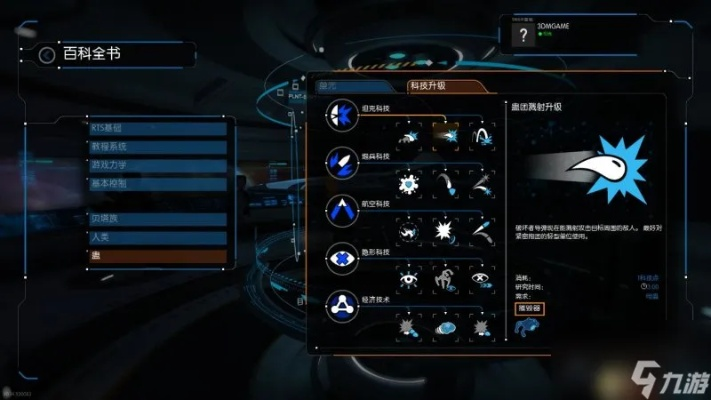Open the RTS基础 encyclopedia entry
Screen dimensions: 711x400
158,128
